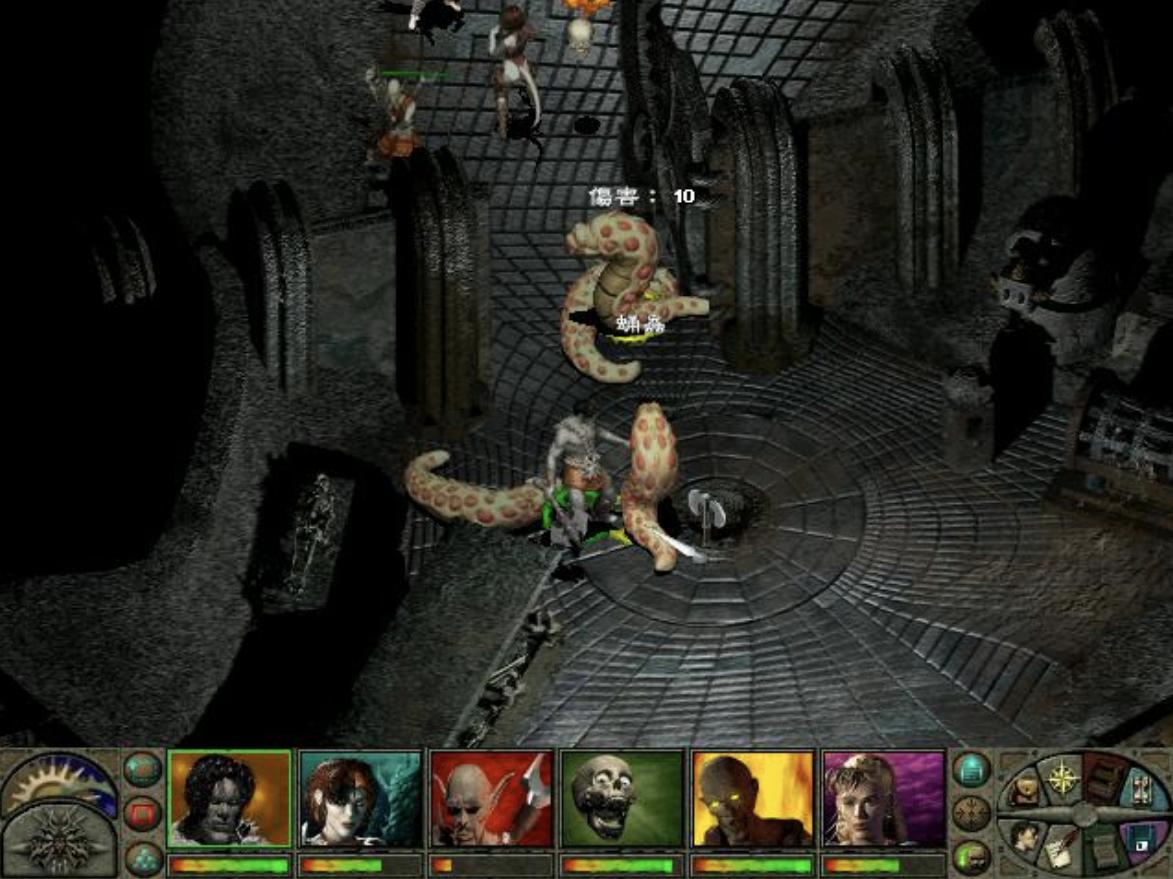Screen dimensions: 1173x879
Task: Select the red-haired woman's portrait
Action: click(361, 798)
